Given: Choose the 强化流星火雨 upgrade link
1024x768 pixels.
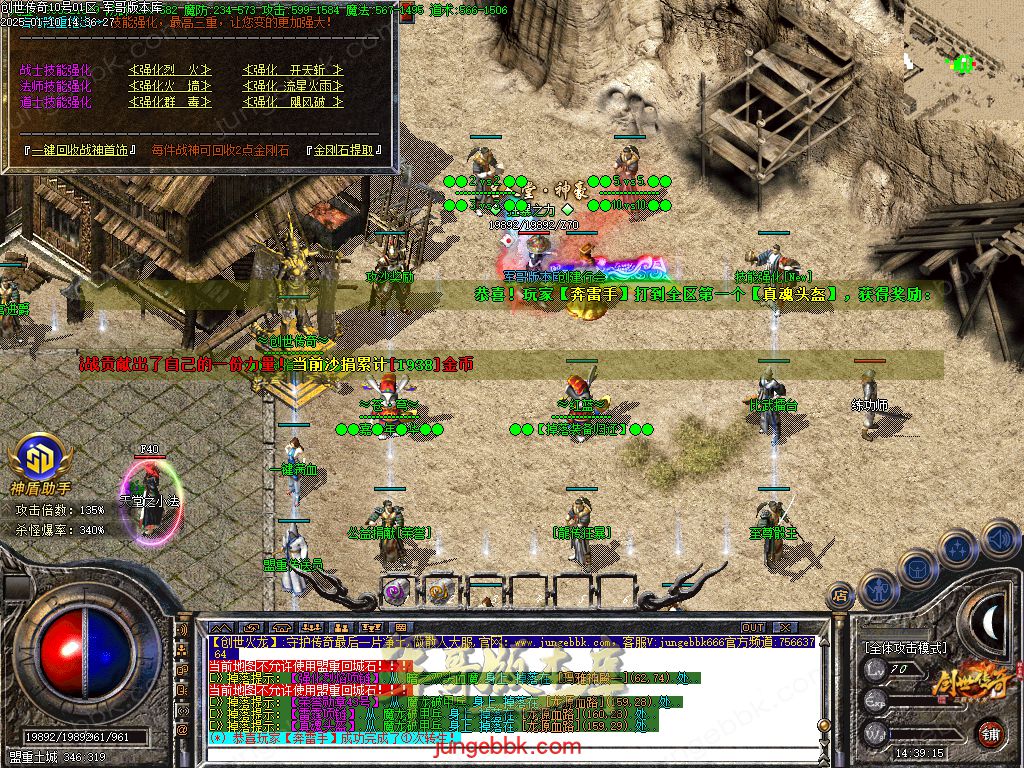Looking at the screenshot, I should pyautogui.click(x=293, y=86).
